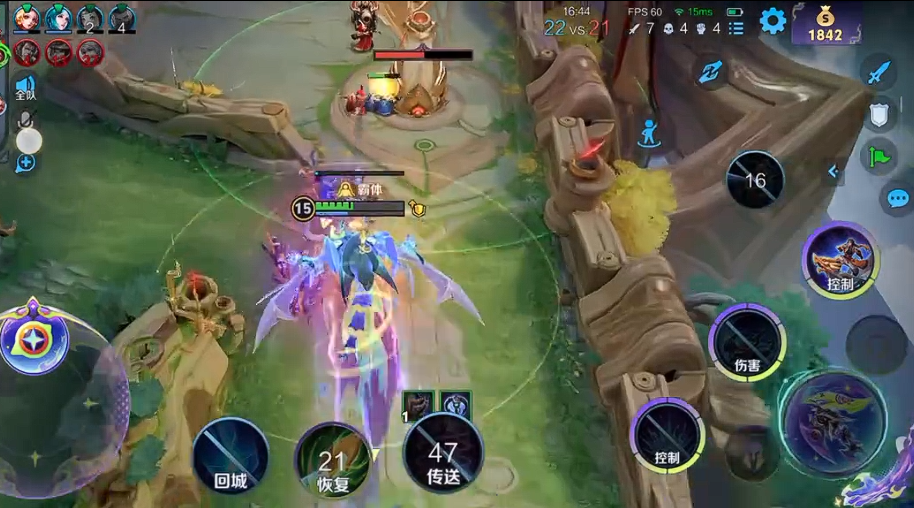Tap the blue double-arrow swap icon
Screen dimensions: 914x508
coord(711,71)
